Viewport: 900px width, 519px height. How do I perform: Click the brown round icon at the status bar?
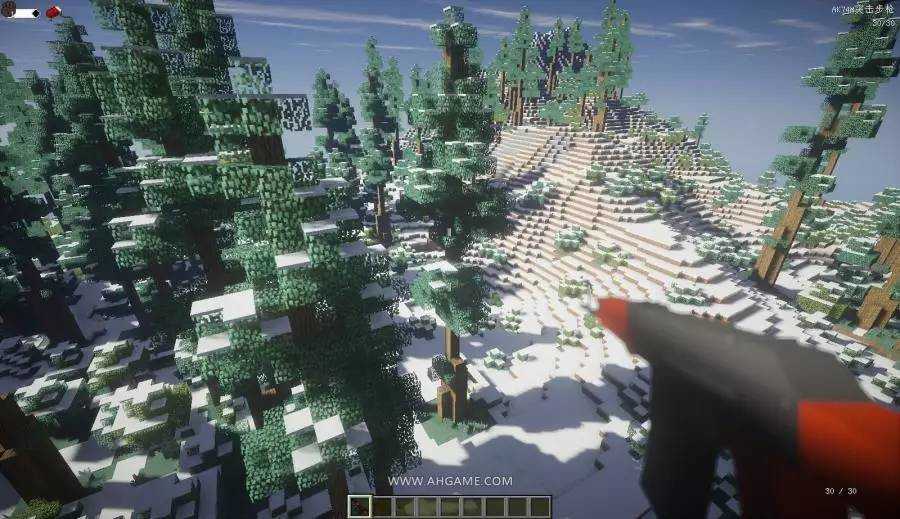pos(8,13)
